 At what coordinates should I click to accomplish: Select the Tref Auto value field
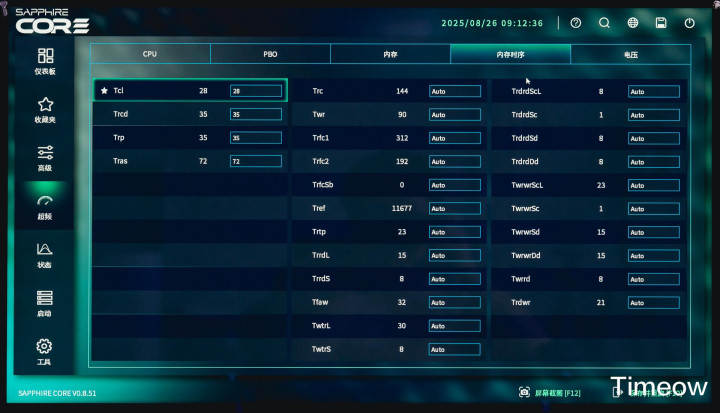454,209
